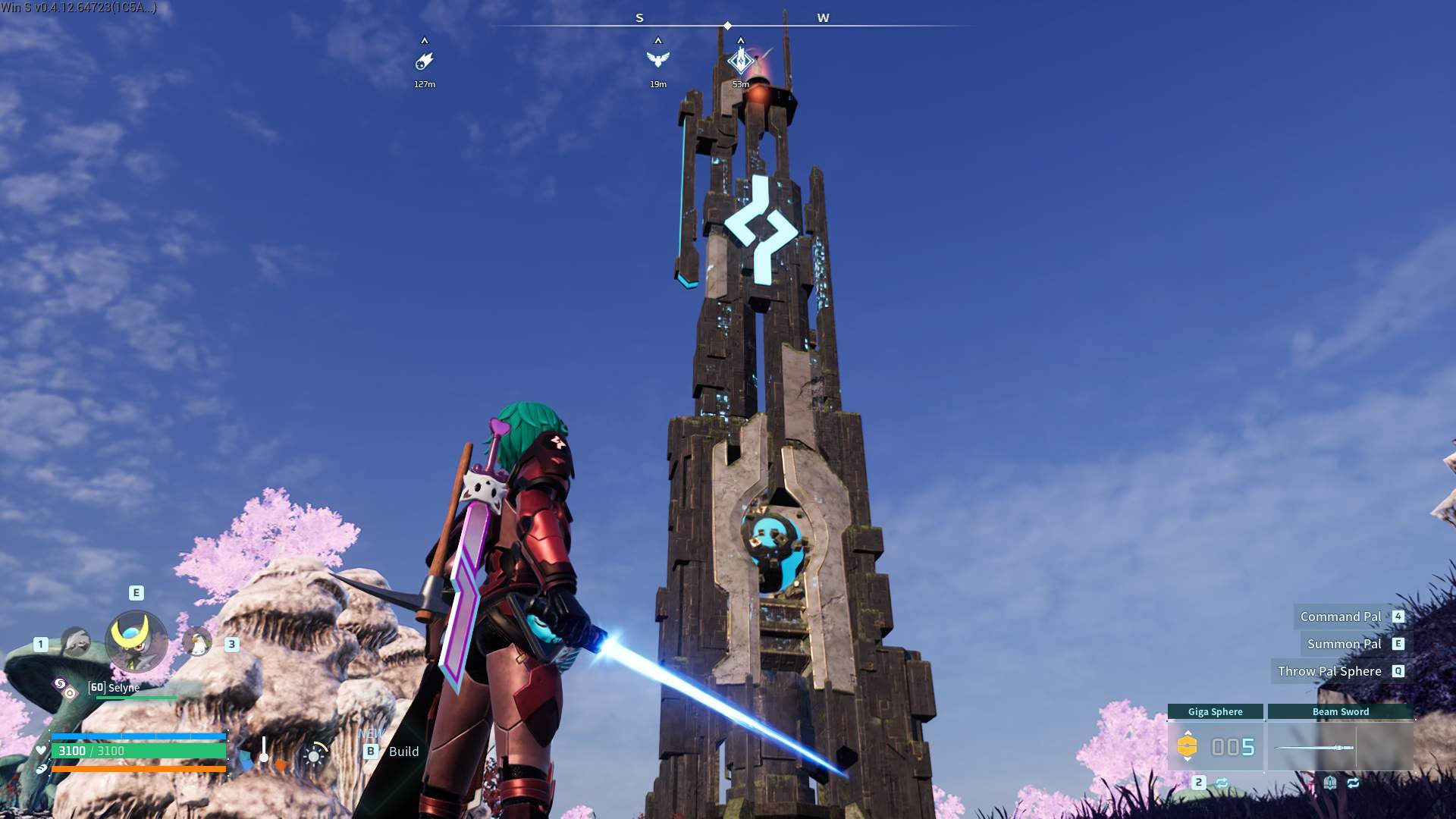Screen dimensions: 1456x819
Task: Click the meteor marker showing 127m
Action: coord(425,61)
